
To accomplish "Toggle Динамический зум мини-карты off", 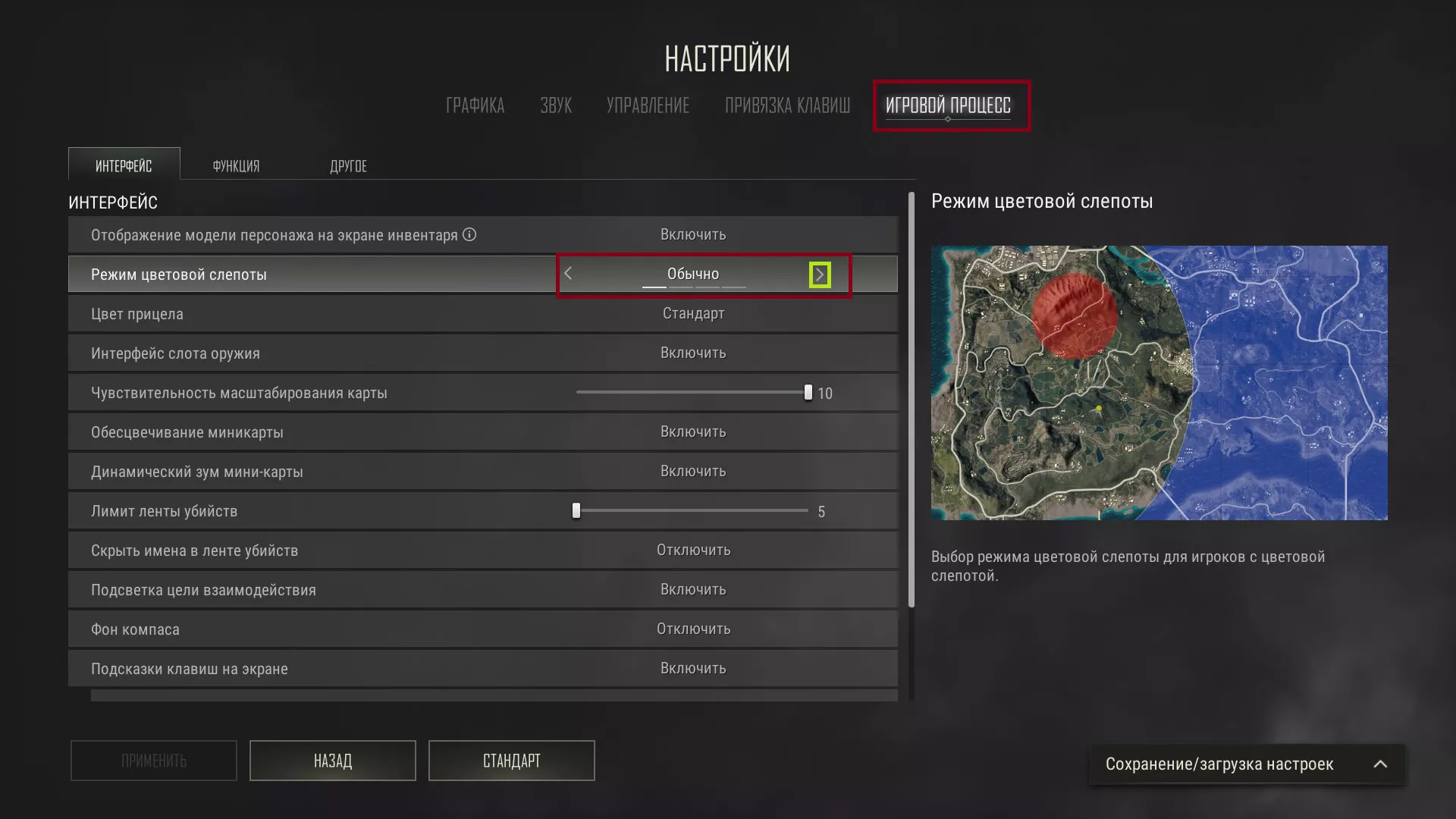I will click(693, 471).
